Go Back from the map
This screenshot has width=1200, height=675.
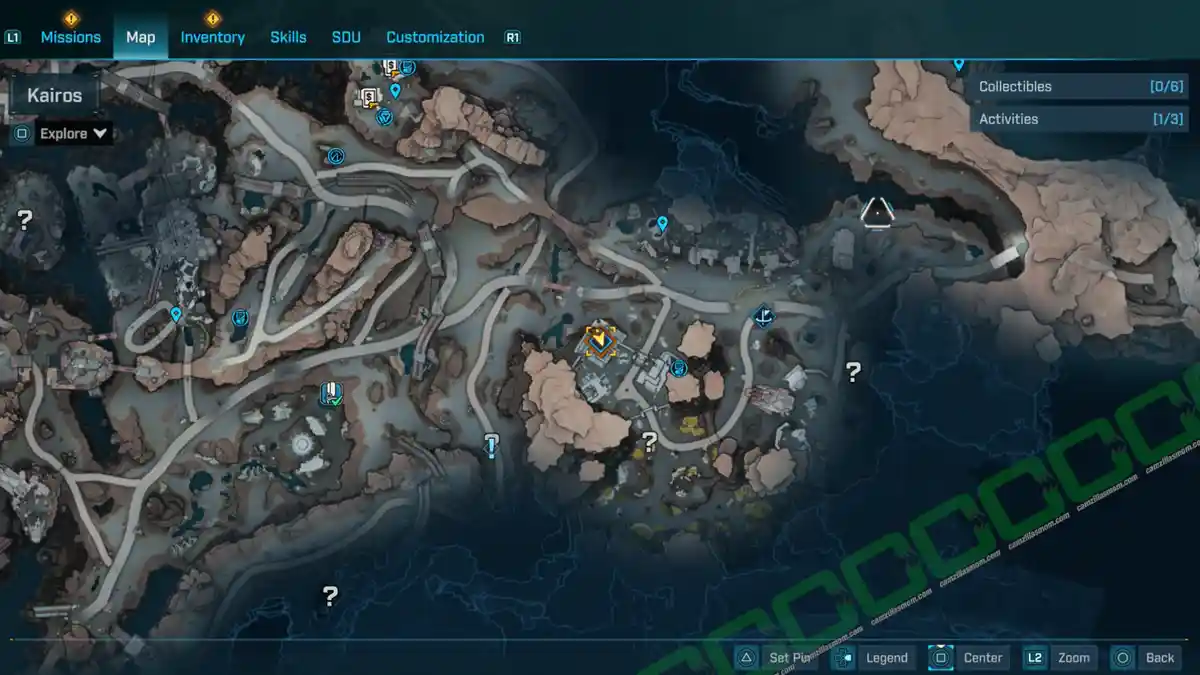[x=1146, y=657]
